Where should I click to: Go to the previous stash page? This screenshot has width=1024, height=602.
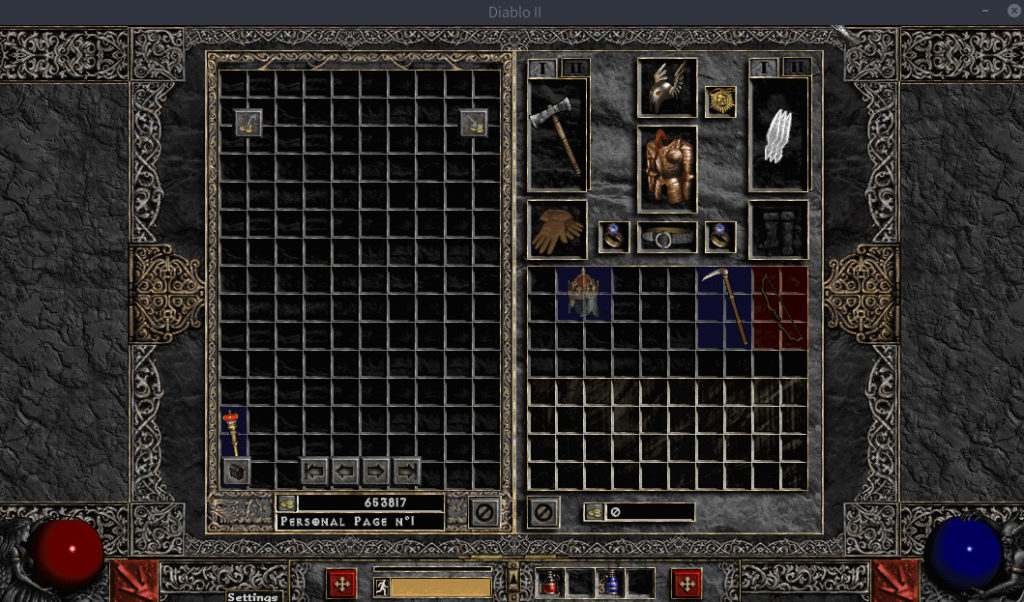[x=346, y=470]
